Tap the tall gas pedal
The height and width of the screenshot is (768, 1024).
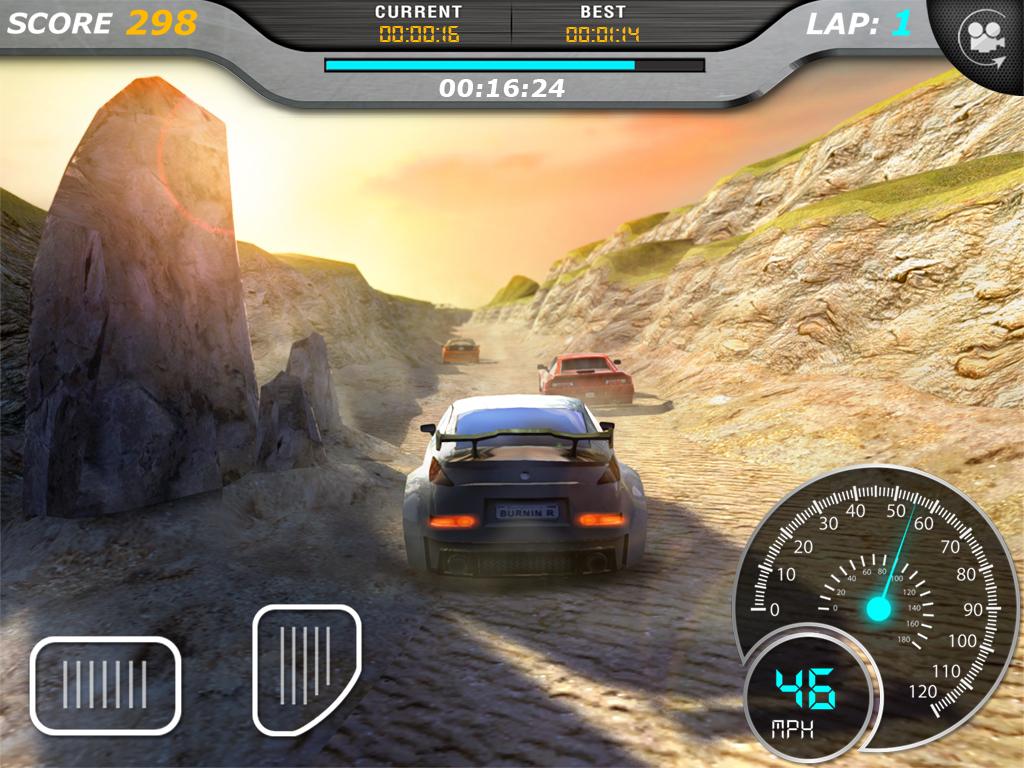coord(305,667)
